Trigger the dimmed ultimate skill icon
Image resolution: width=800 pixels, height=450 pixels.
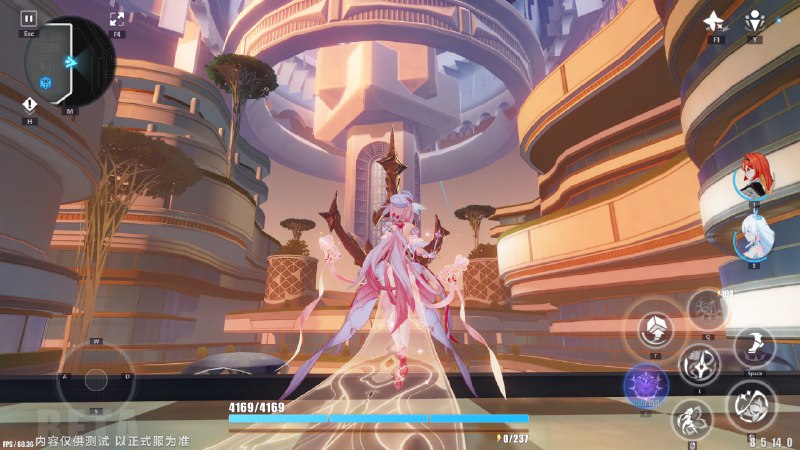tap(707, 309)
